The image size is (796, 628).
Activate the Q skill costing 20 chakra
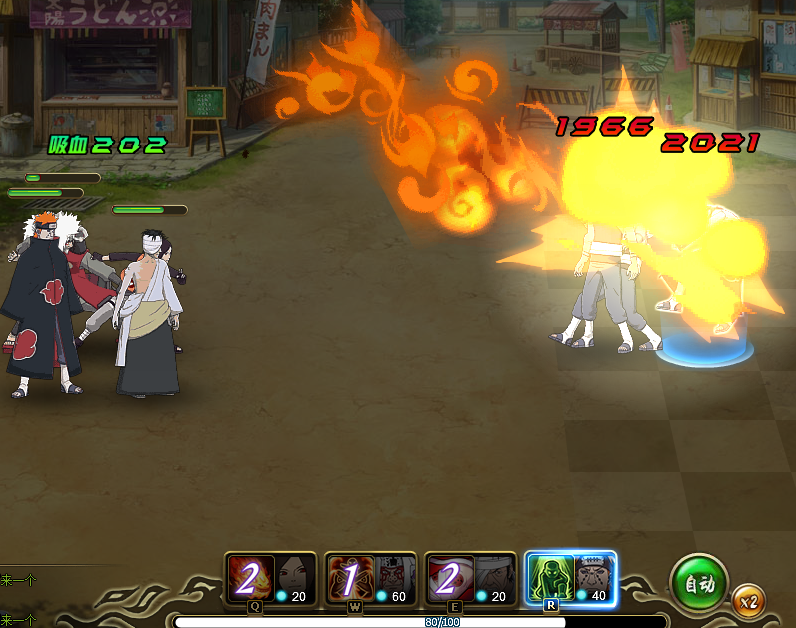[270, 578]
